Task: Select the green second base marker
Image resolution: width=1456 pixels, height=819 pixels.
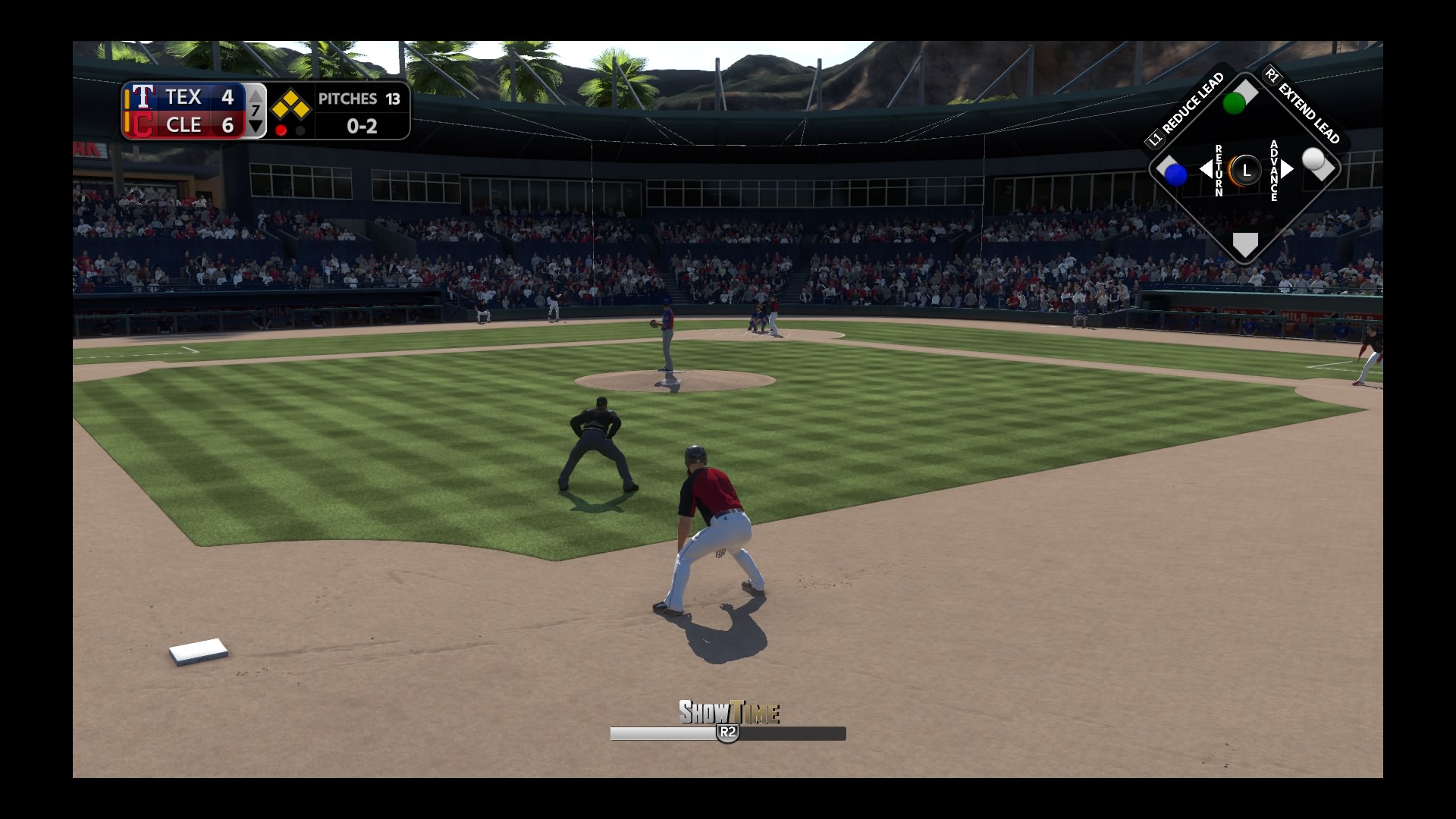Action: point(1235,102)
